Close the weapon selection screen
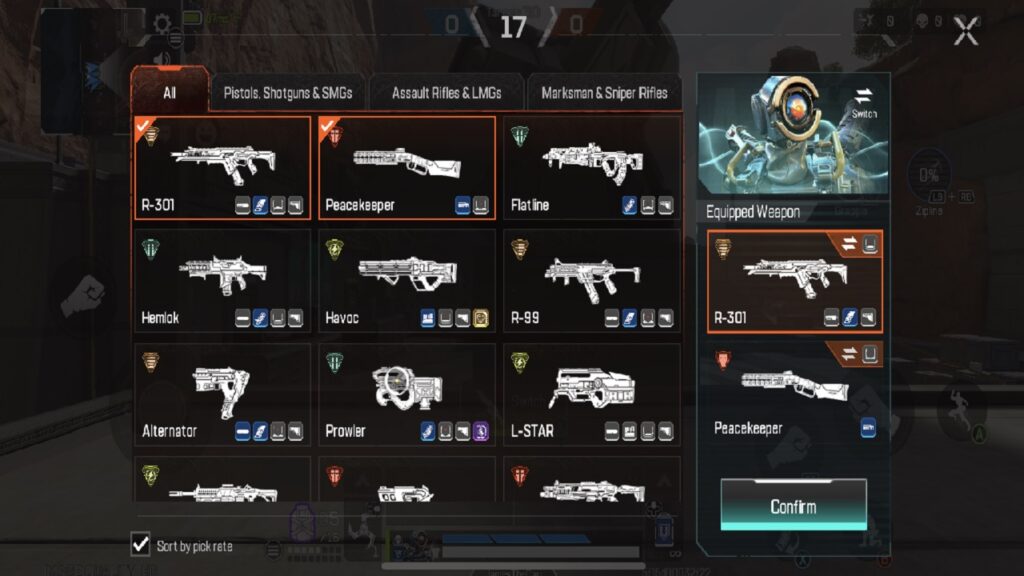 point(965,31)
